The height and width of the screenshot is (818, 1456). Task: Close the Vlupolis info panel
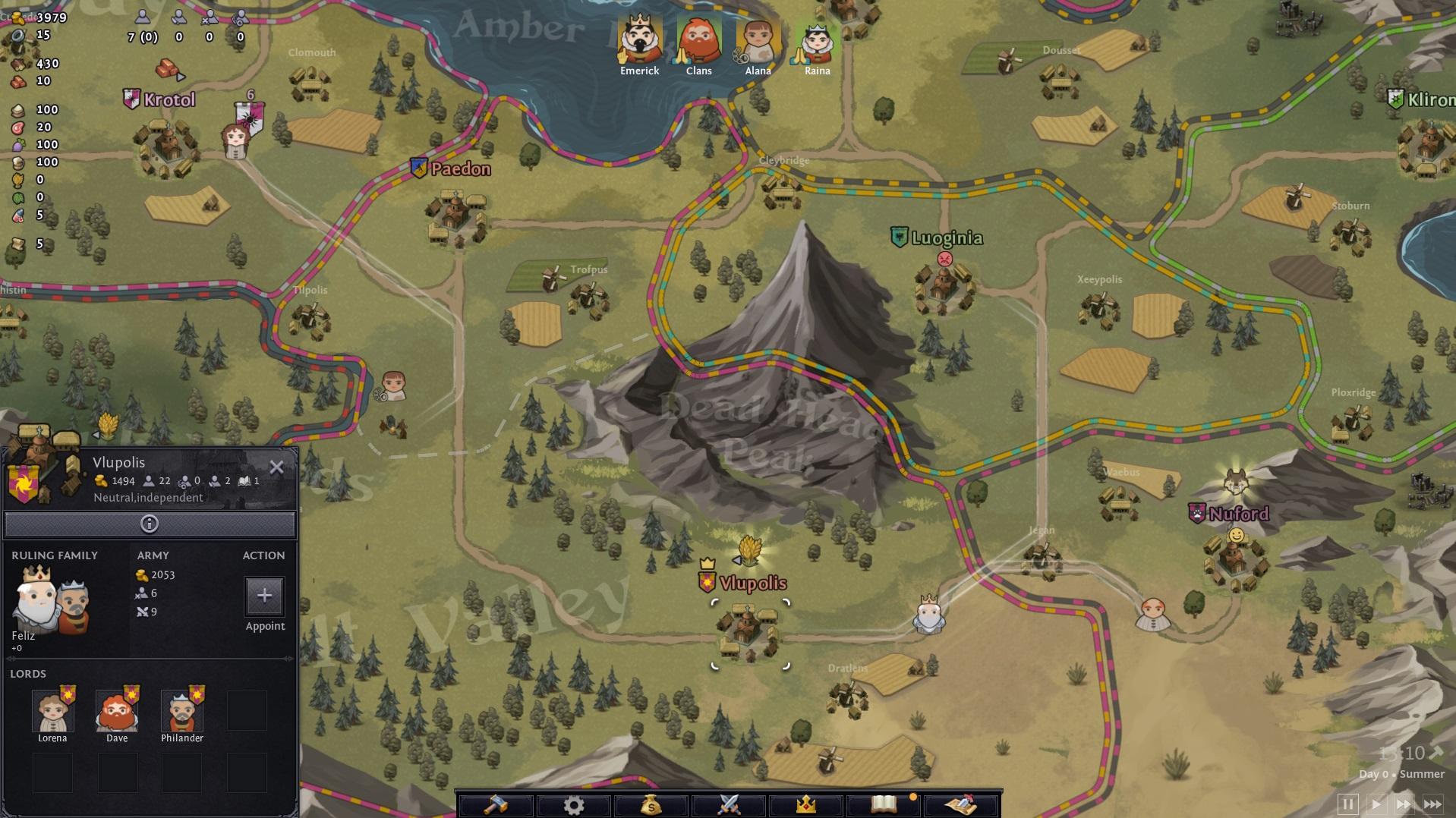click(276, 467)
